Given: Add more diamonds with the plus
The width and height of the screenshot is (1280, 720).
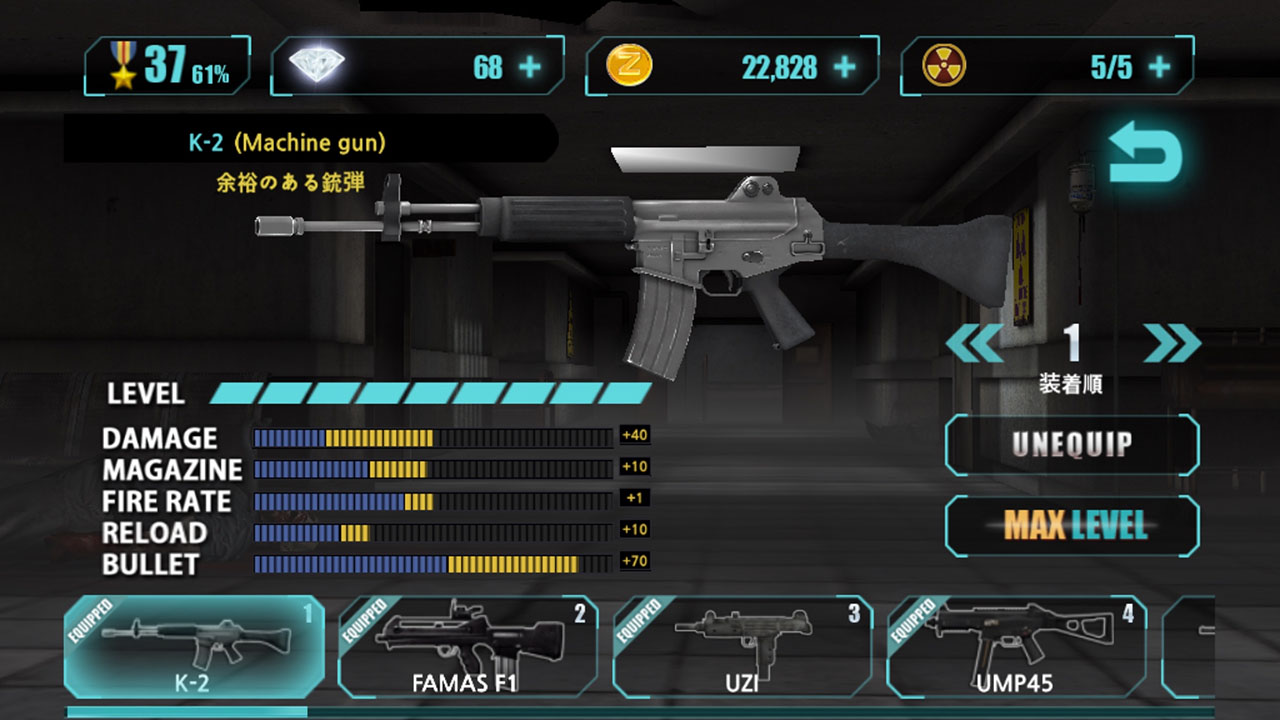Looking at the screenshot, I should point(530,67).
